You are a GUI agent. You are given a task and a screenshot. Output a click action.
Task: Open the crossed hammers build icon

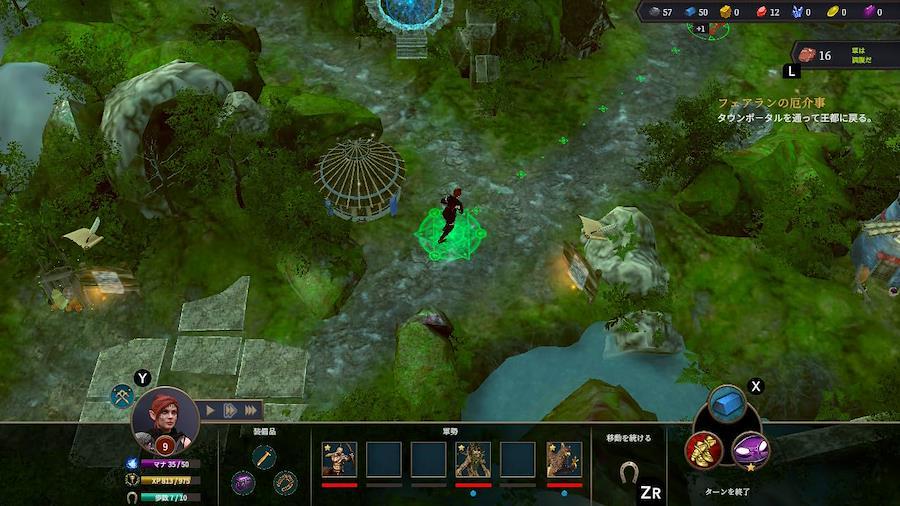[123, 396]
